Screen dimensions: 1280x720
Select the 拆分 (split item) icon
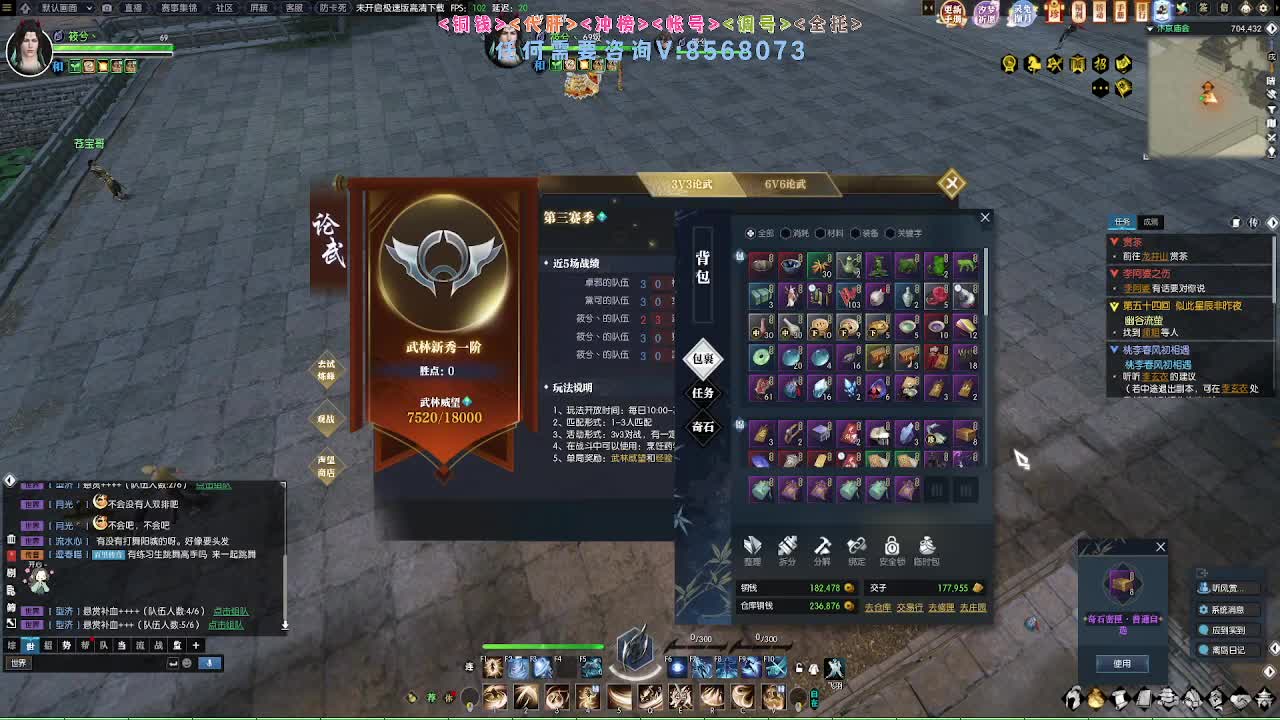(x=789, y=552)
